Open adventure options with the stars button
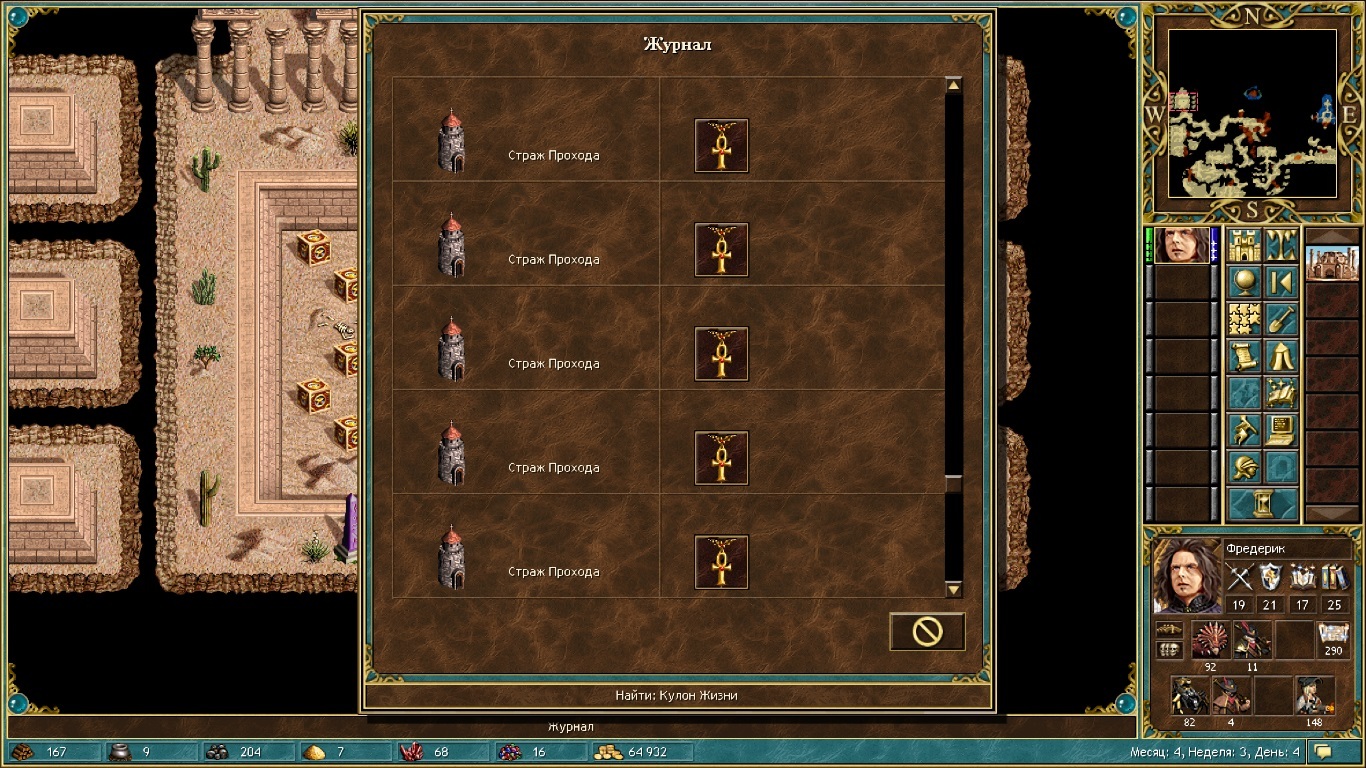The height and width of the screenshot is (768, 1366). (1244, 319)
